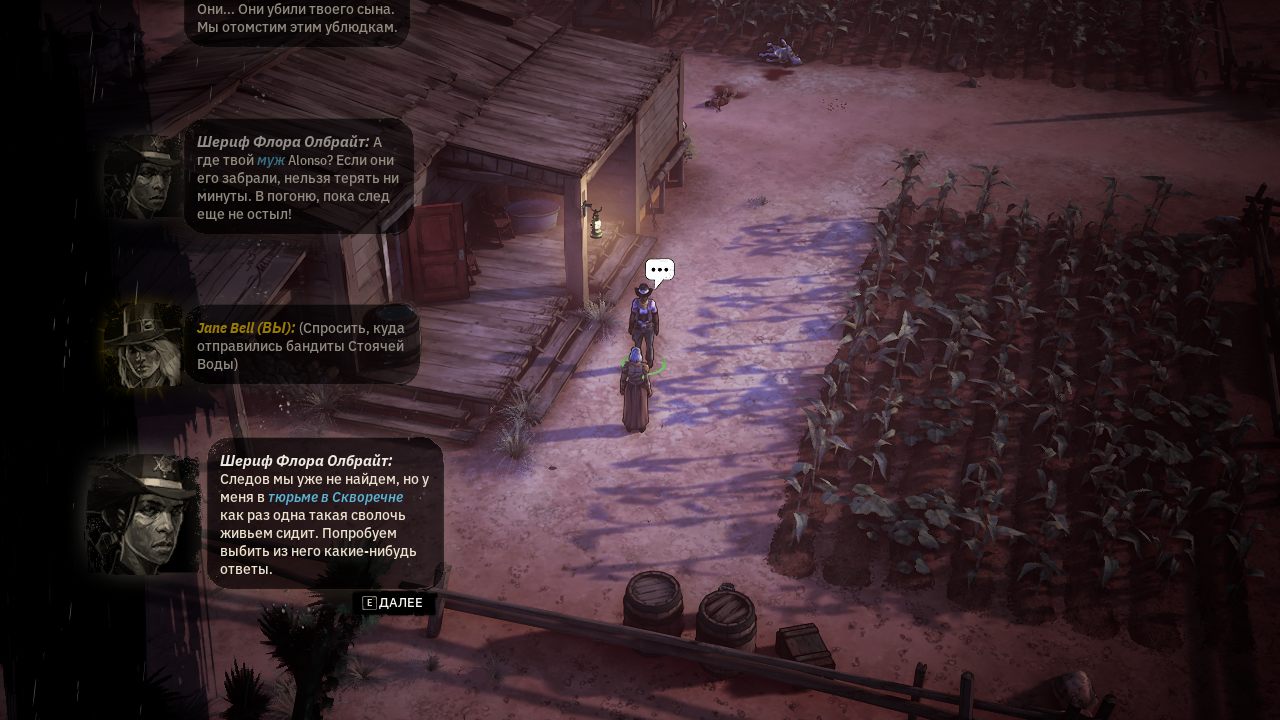Screen dimensions: 1280x720
Task: Continue the dialogue with the ДАЛЕЕ button
Action: click(394, 603)
